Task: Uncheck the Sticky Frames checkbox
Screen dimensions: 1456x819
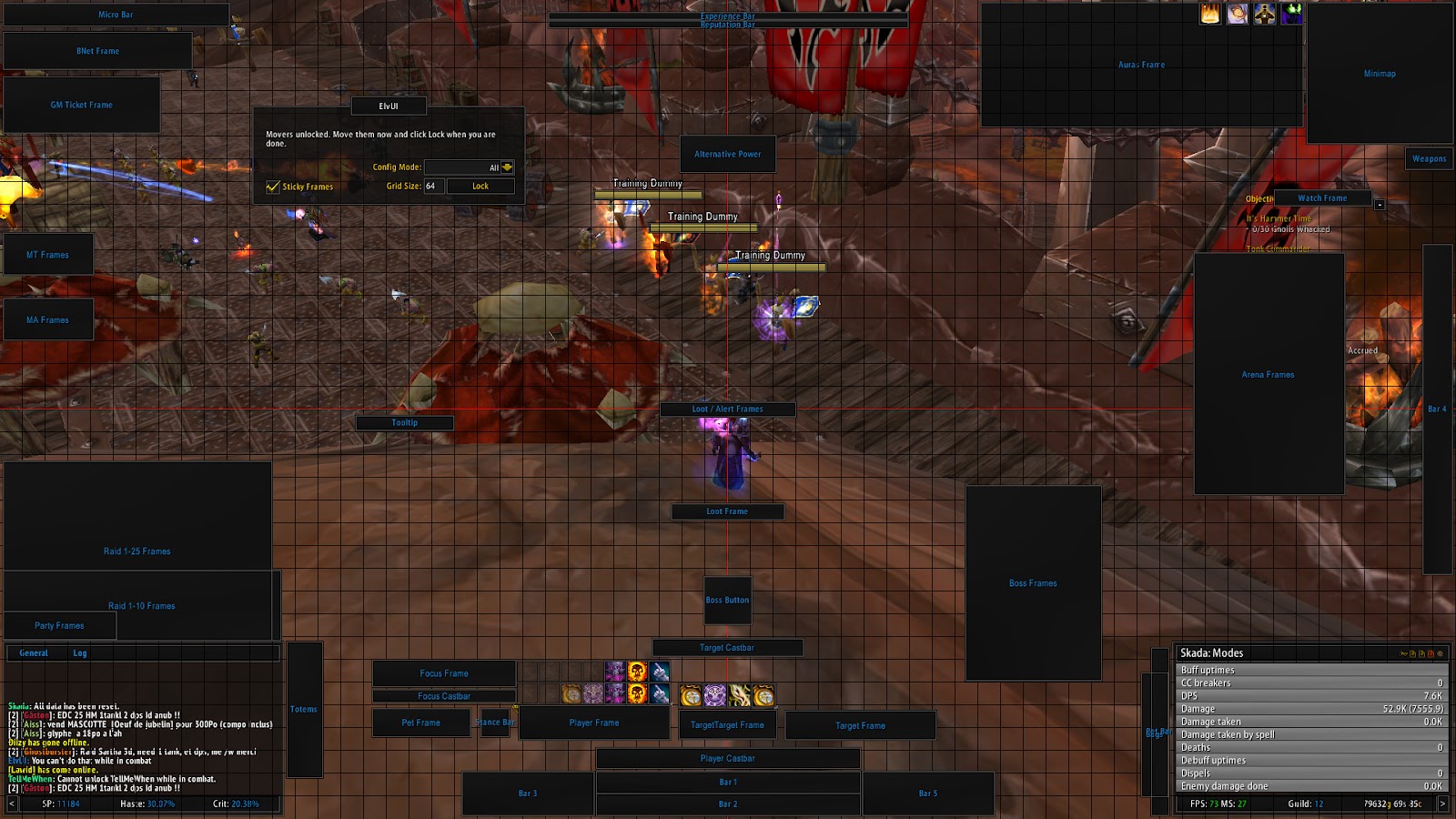Action: tap(271, 187)
